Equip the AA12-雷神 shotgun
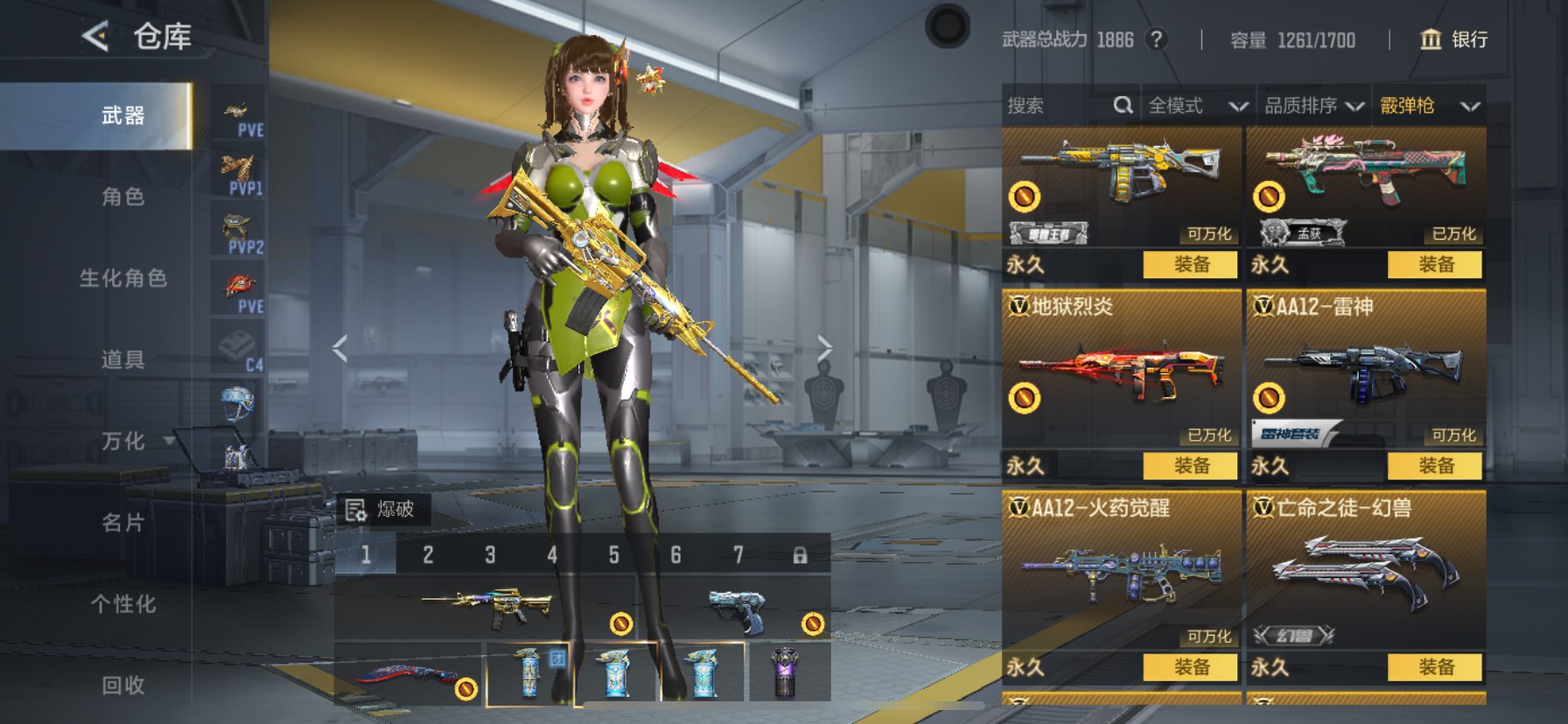Image resolution: width=1568 pixels, height=724 pixels. (1435, 466)
